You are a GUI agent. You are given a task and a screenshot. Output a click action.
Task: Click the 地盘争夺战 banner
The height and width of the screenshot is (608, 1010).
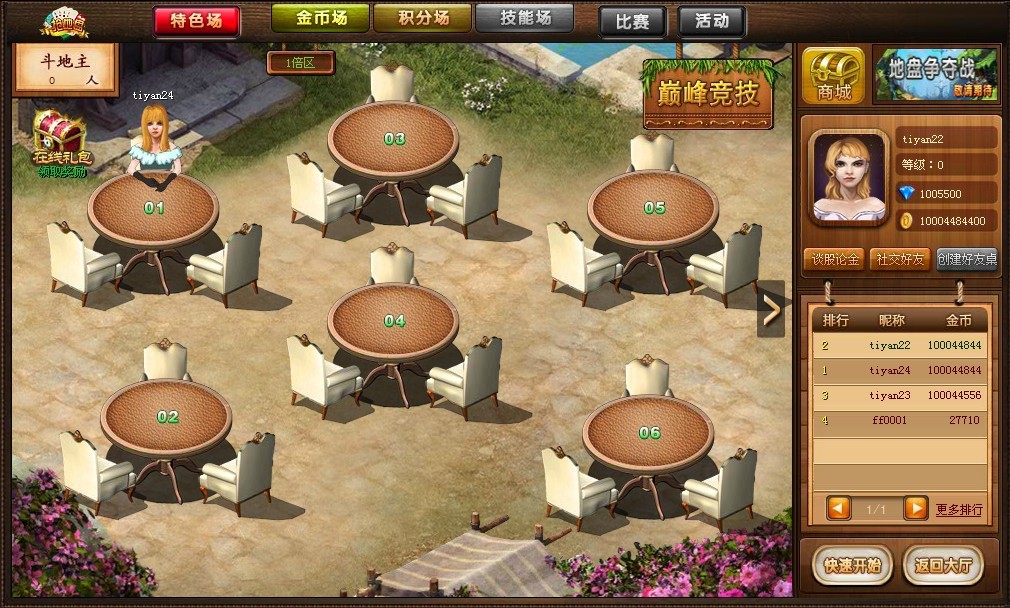(x=935, y=75)
